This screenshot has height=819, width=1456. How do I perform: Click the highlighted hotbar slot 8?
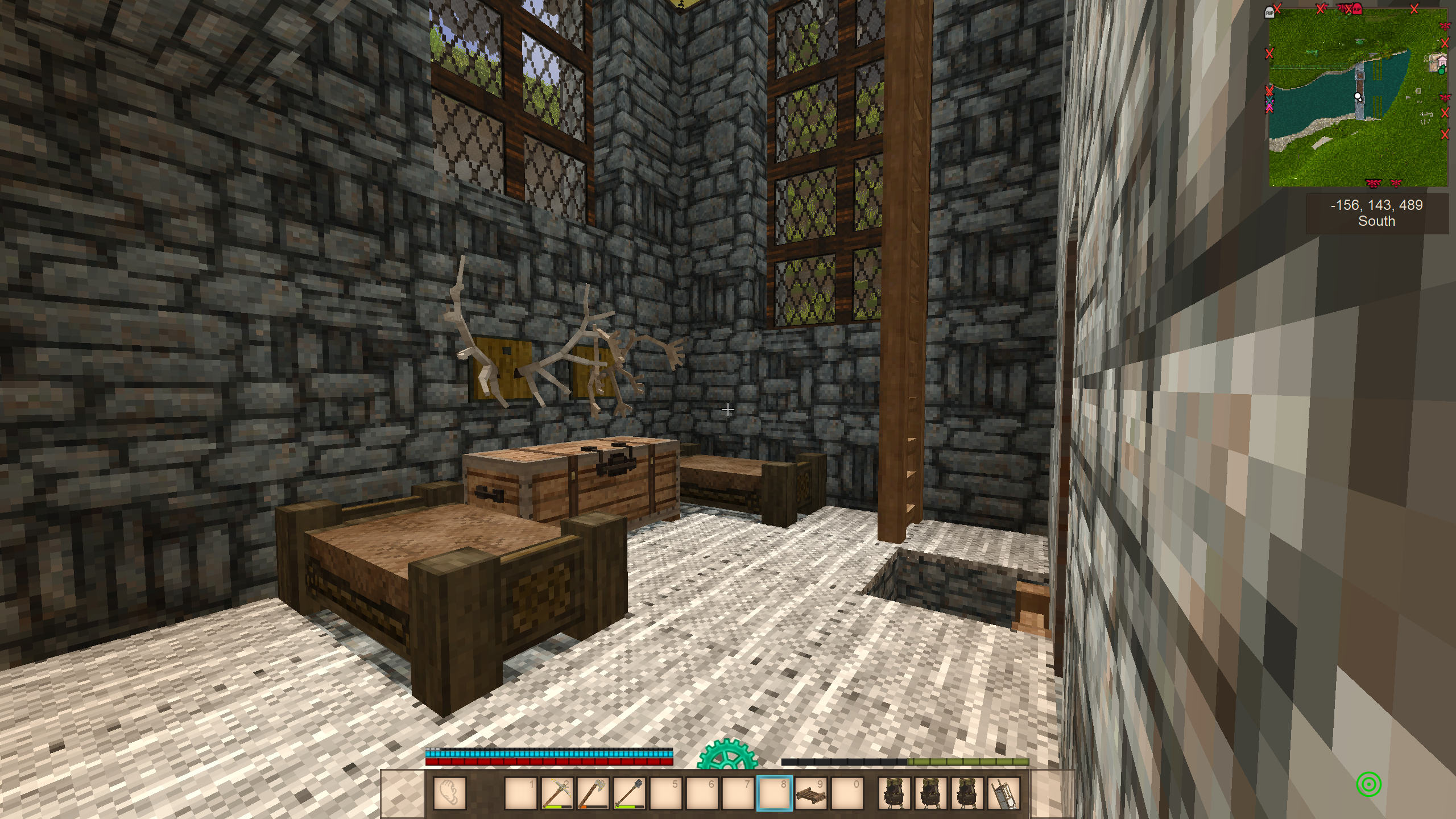pos(774,793)
